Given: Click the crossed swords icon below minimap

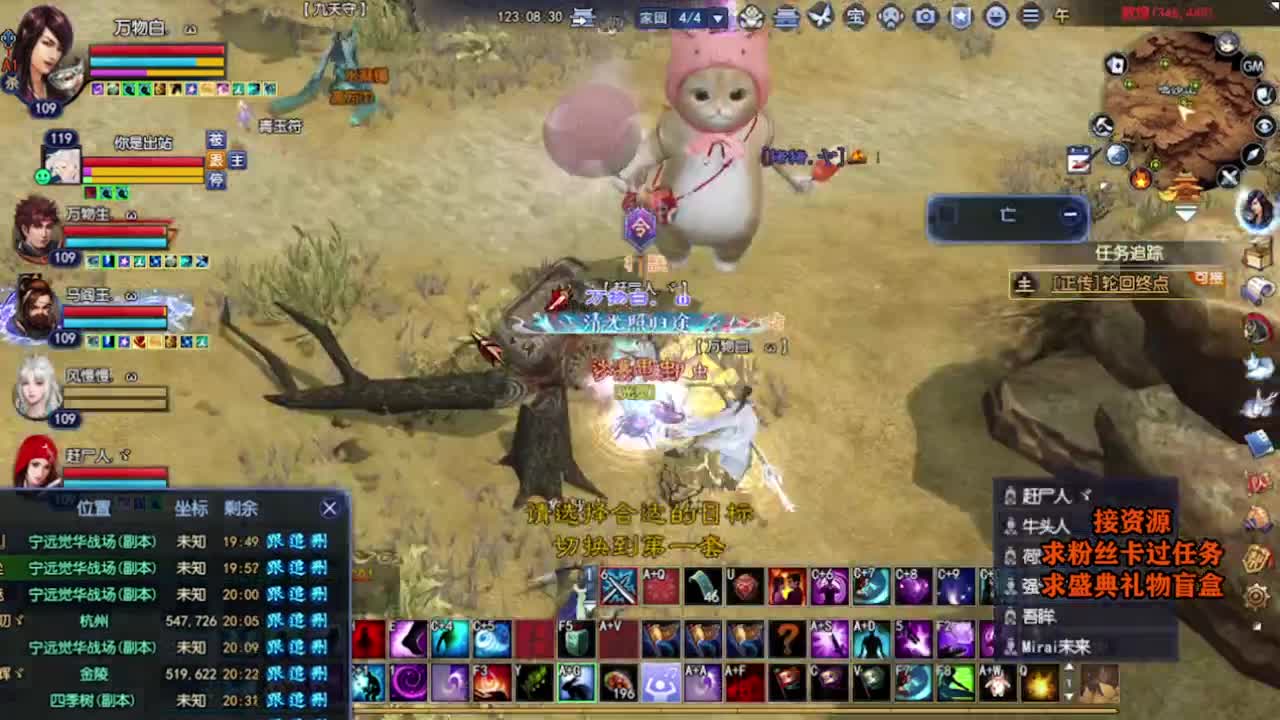Looking at the screenshot, I should point(1229,178).
